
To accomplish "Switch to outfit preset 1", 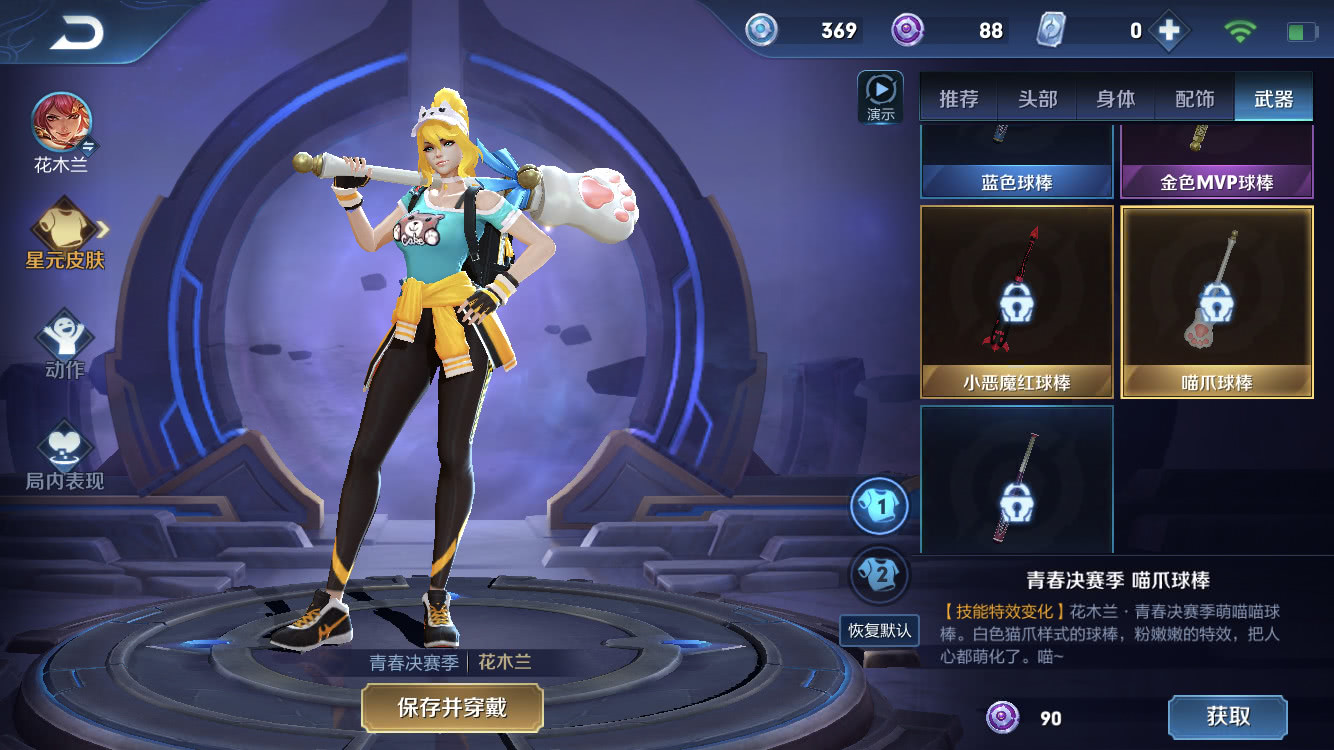I will 880,507.
